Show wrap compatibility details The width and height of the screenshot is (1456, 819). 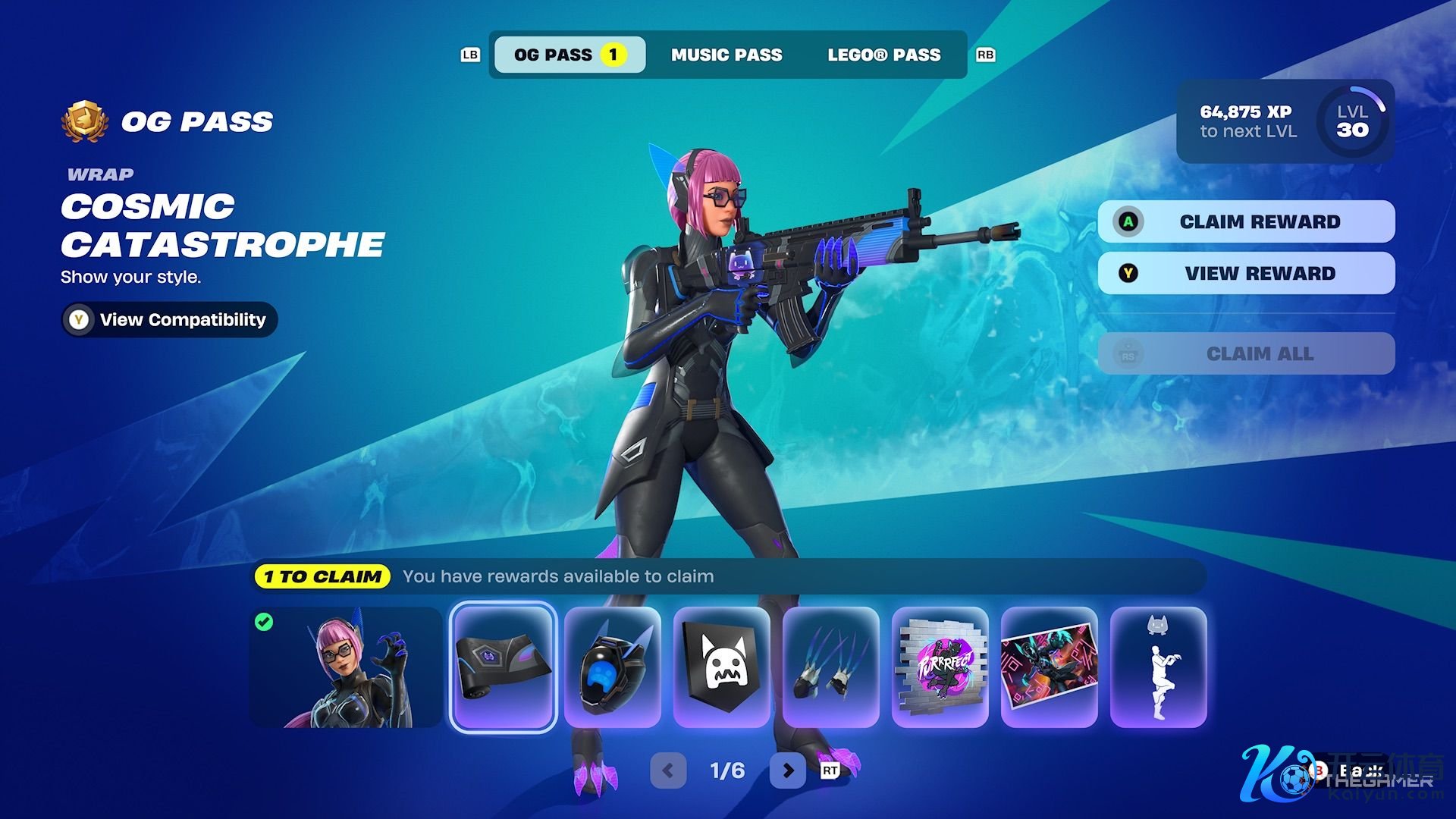pos(170,319)
